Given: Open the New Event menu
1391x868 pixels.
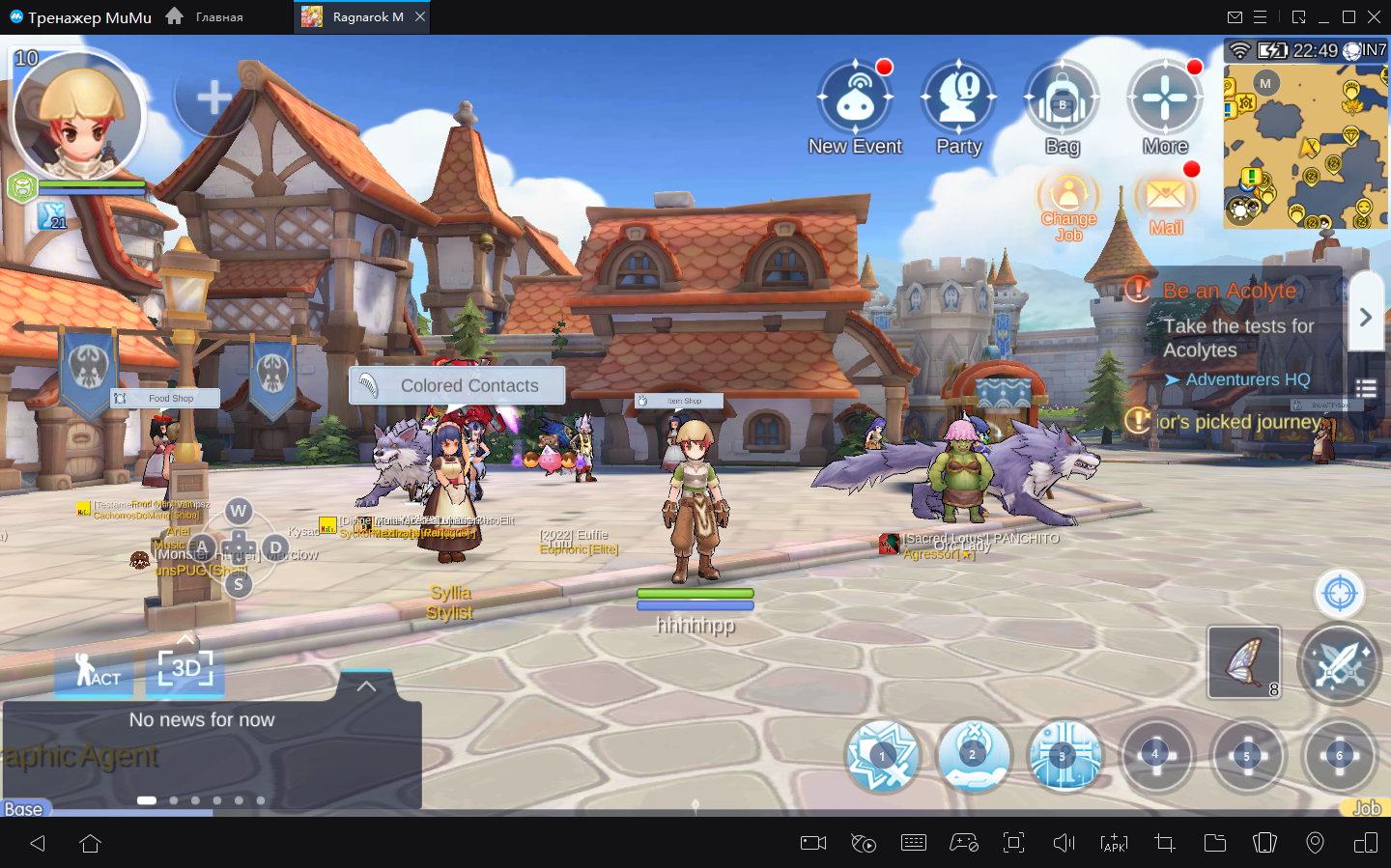Looking at the screenshot, I should [x=855, y=99].
